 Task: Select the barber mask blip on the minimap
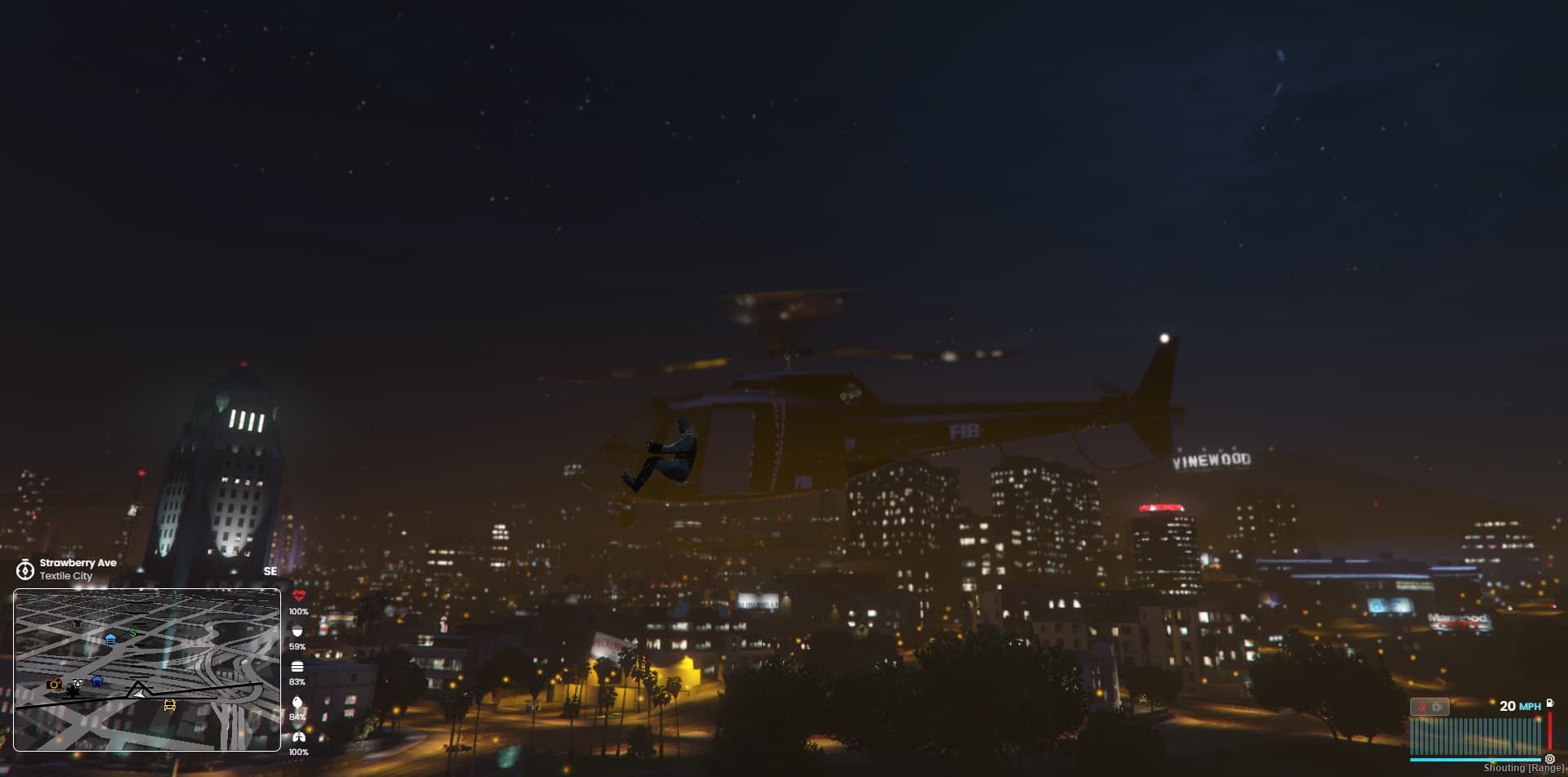78,683
